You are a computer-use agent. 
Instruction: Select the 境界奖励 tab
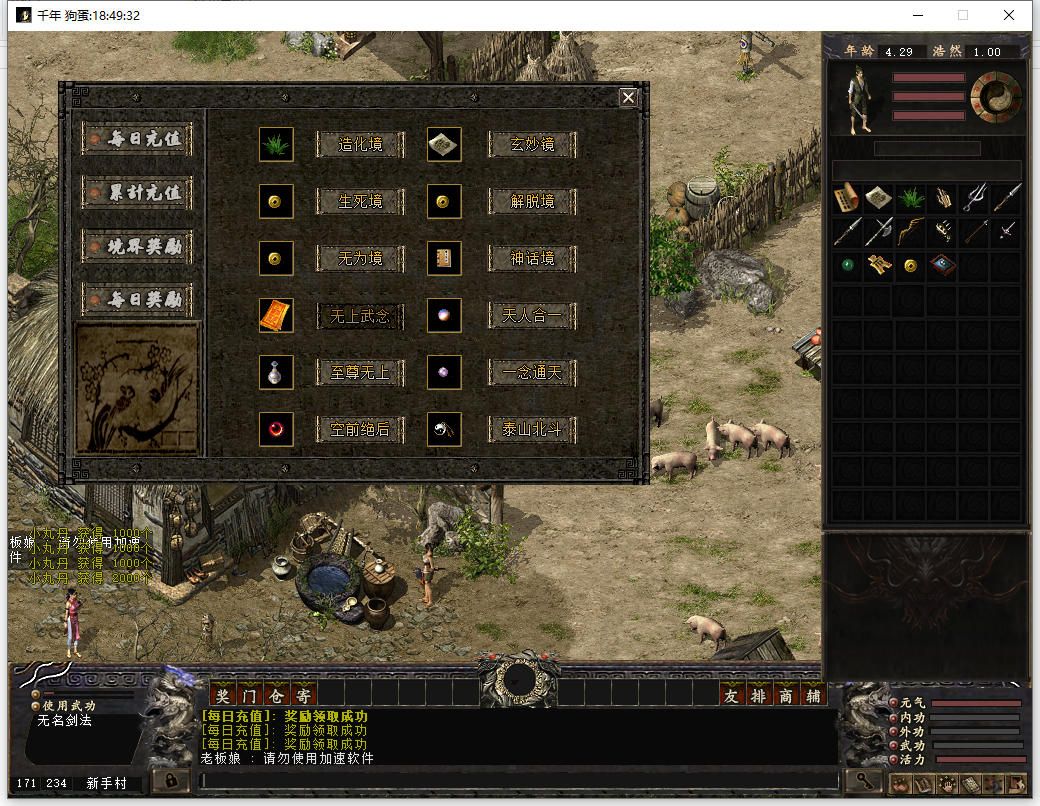coord(138,246)
